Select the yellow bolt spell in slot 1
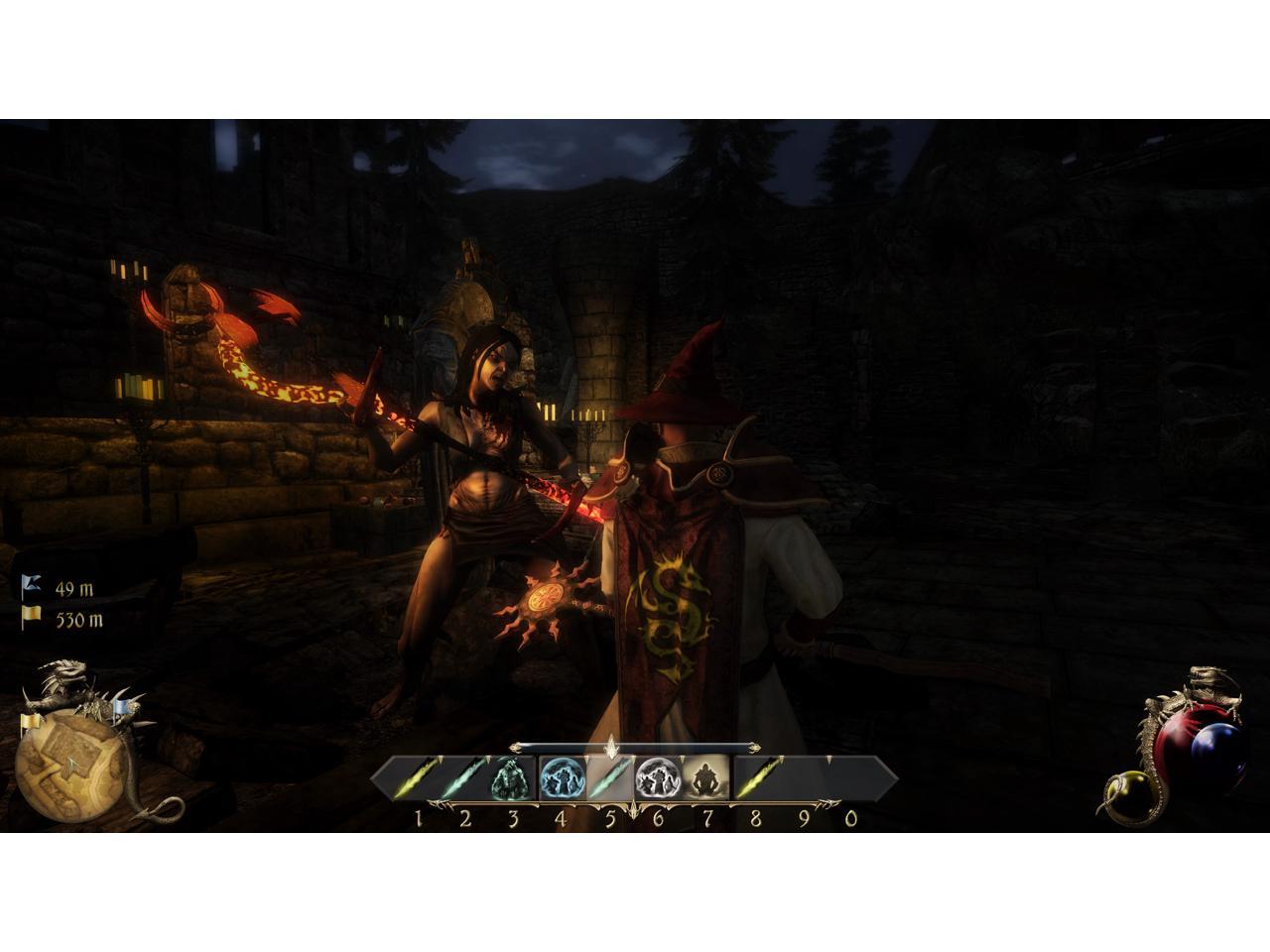This screenshot has width=1270, height=952. pyautogui.click(x=419, y=778)
